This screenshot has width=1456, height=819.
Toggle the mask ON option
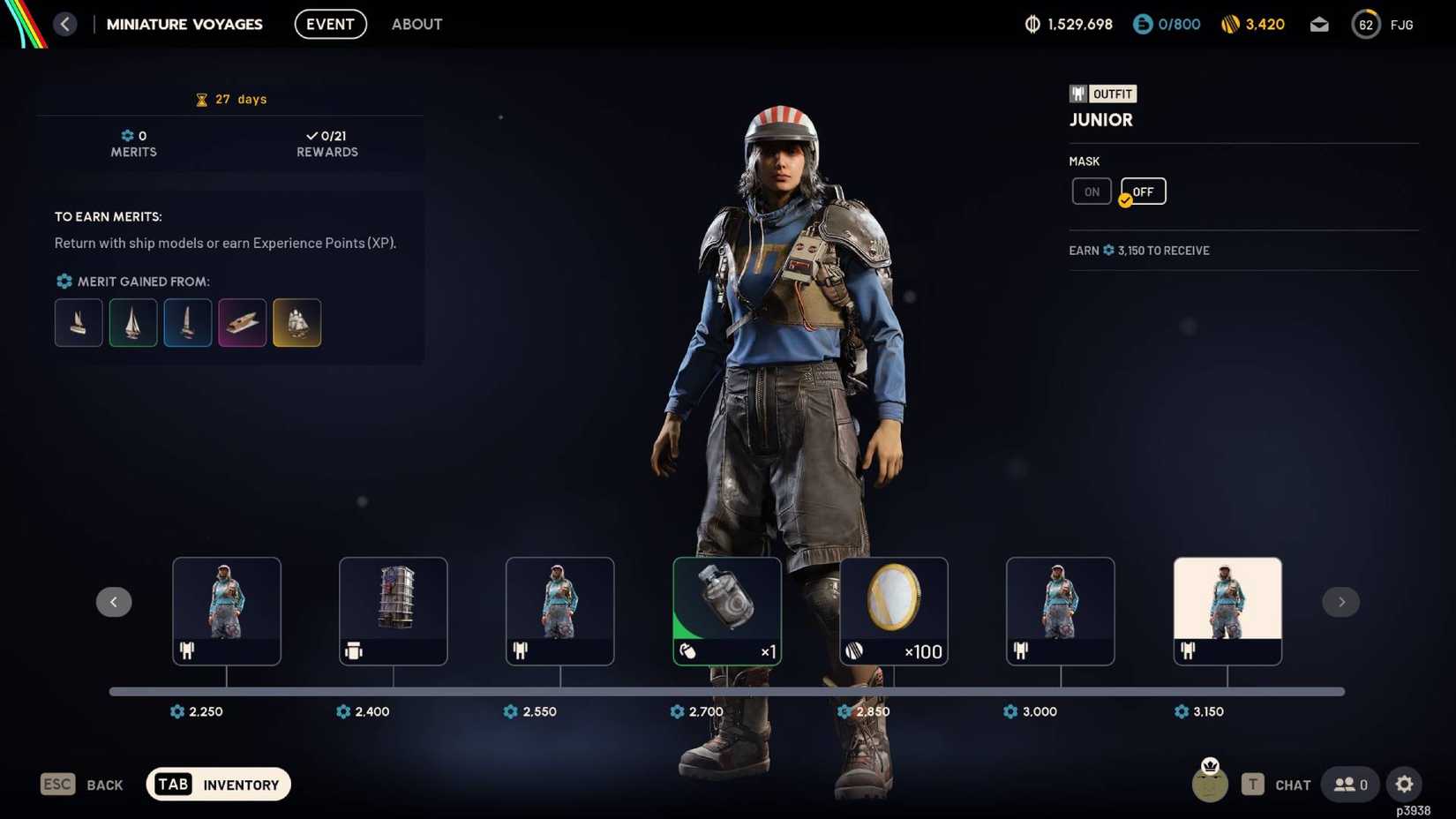pyautogui.click(x=1092, y=191)
